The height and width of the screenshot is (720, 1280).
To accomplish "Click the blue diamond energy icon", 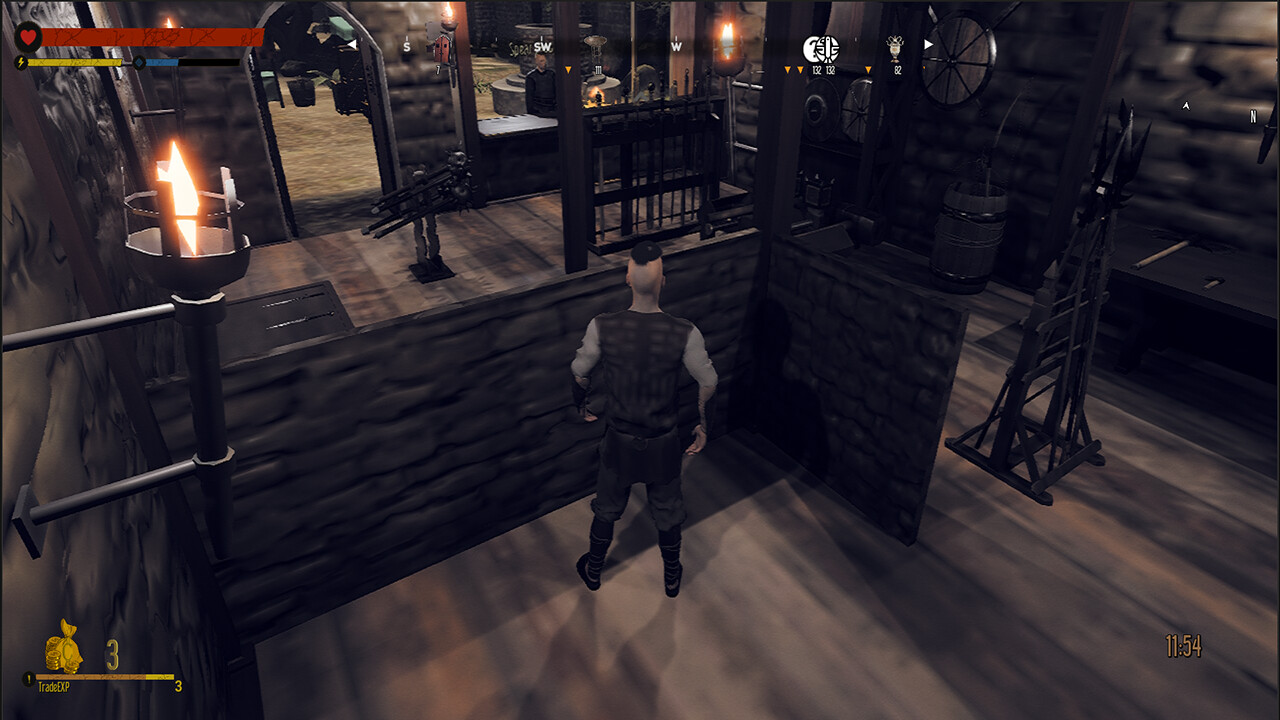I will point(140,62).
